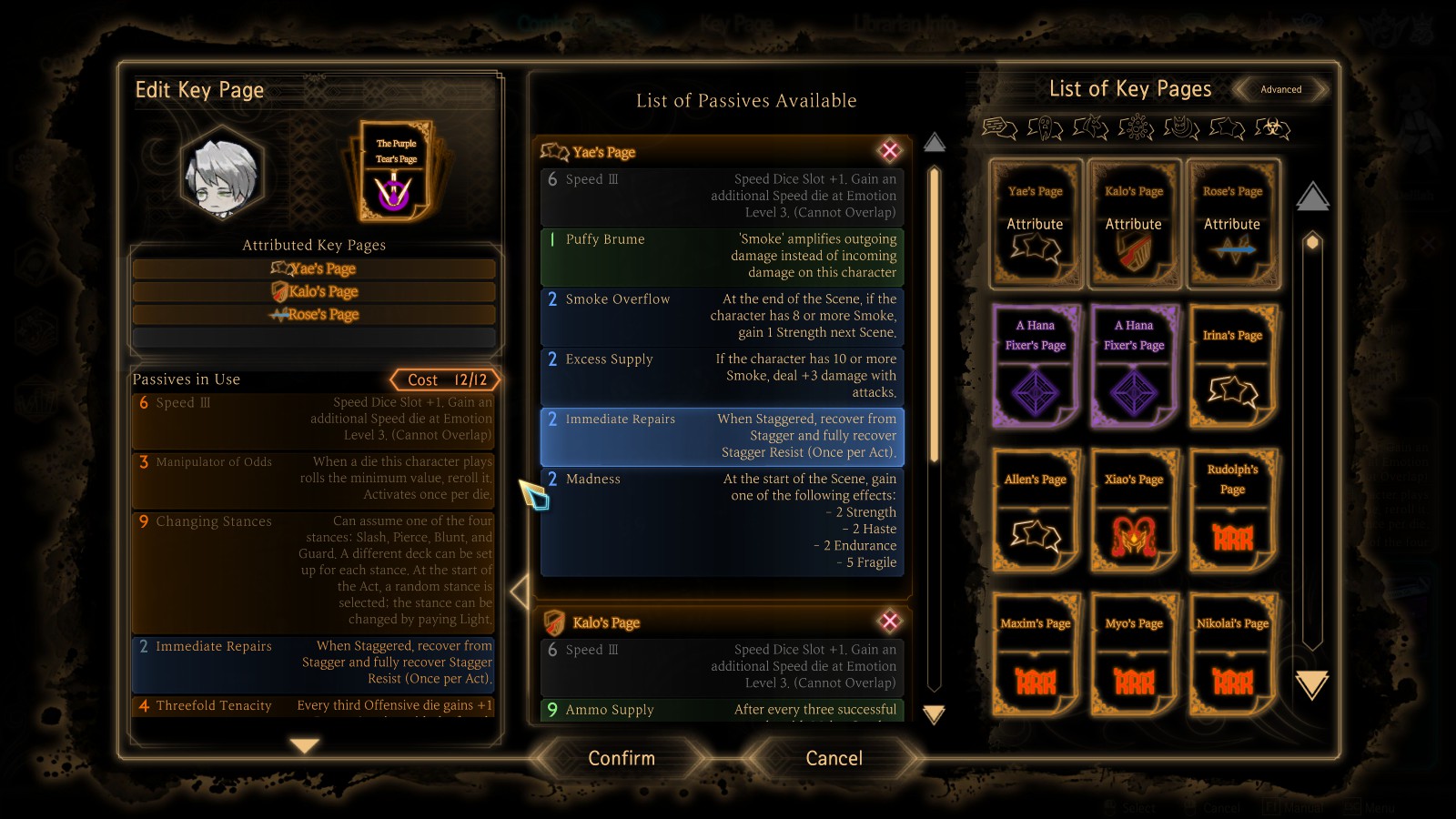Viewport: 1456px width, 819px height.
Task: Expand Passives in Use with the bottom arrow
Action: (x=303, y=746)
